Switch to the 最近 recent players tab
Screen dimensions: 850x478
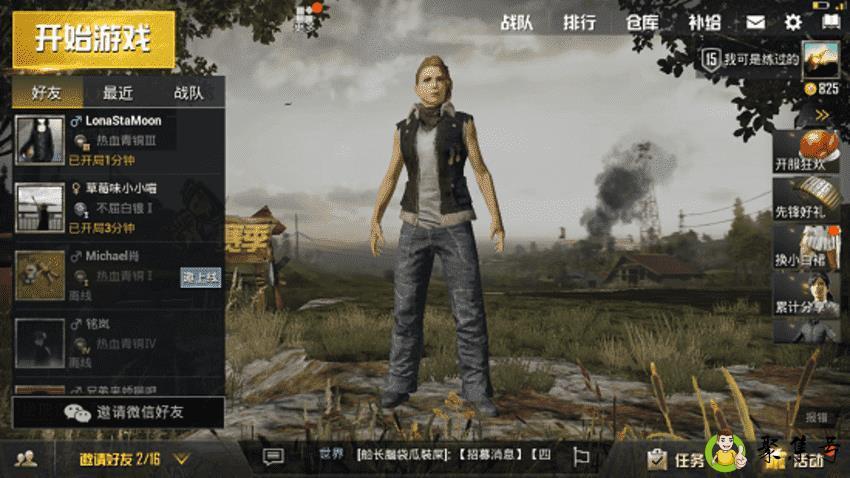(x=117, y=93)
